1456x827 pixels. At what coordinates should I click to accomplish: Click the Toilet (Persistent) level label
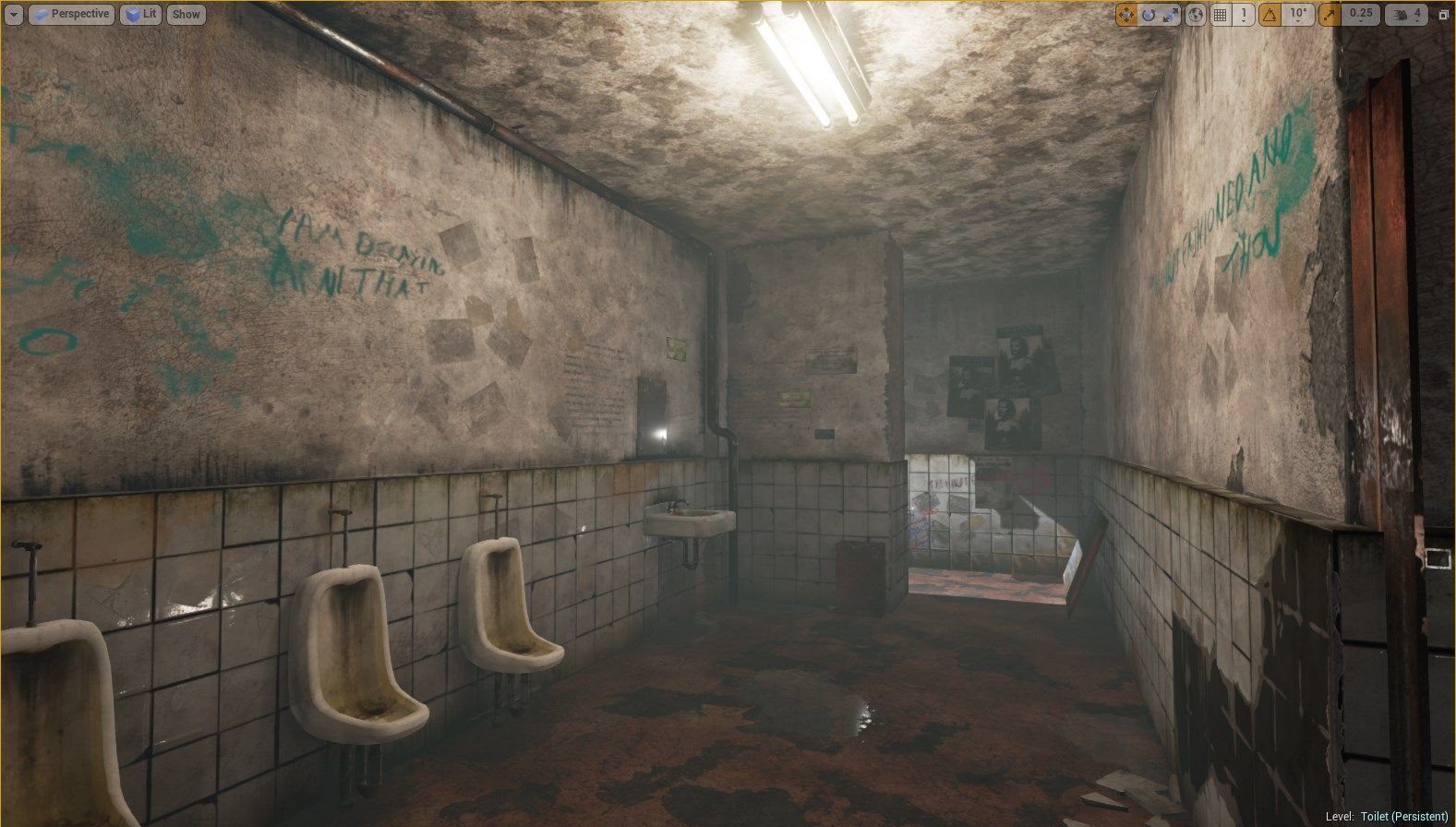(x=1404, y=817)
